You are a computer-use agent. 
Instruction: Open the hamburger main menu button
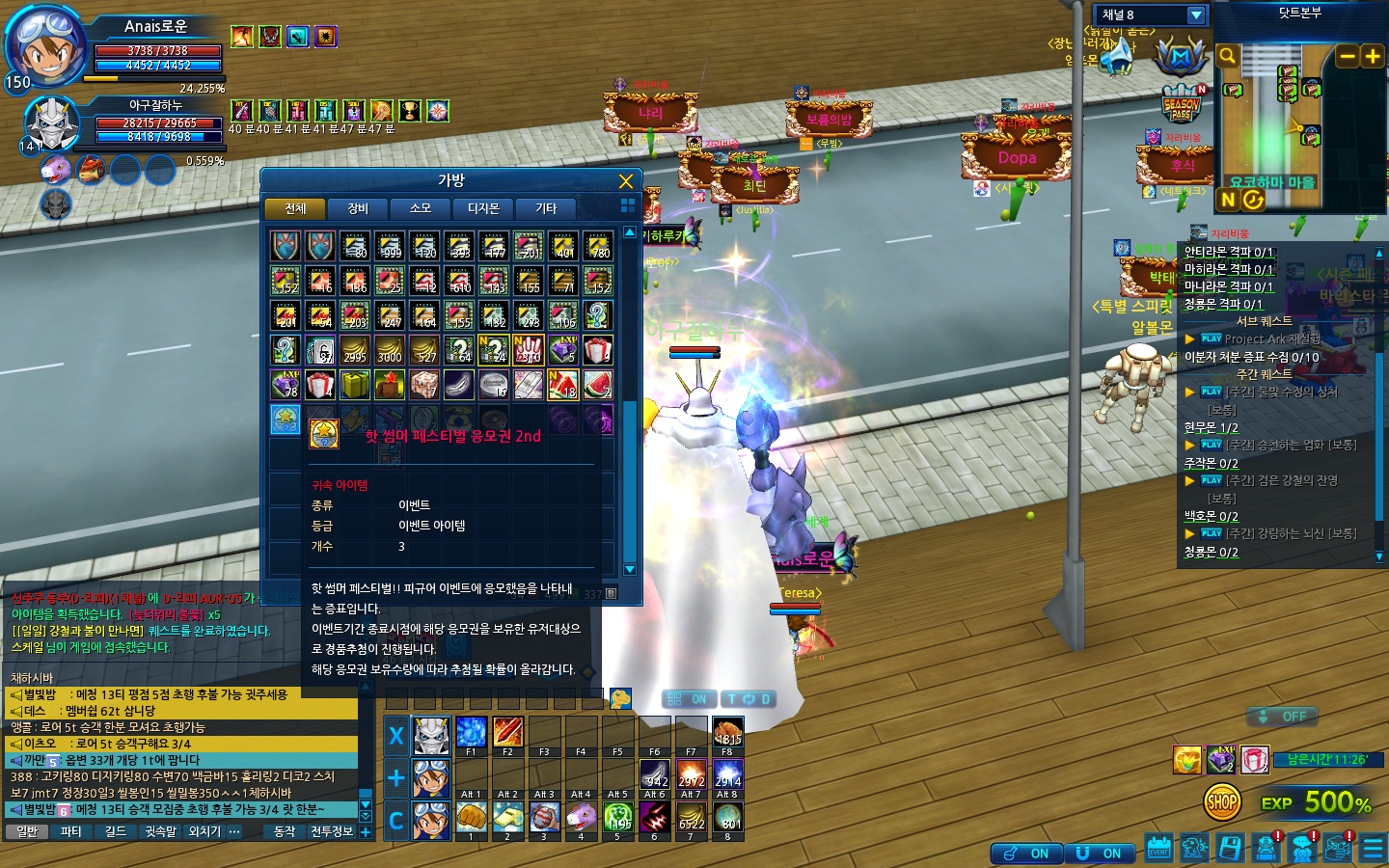click(1373, 849)
